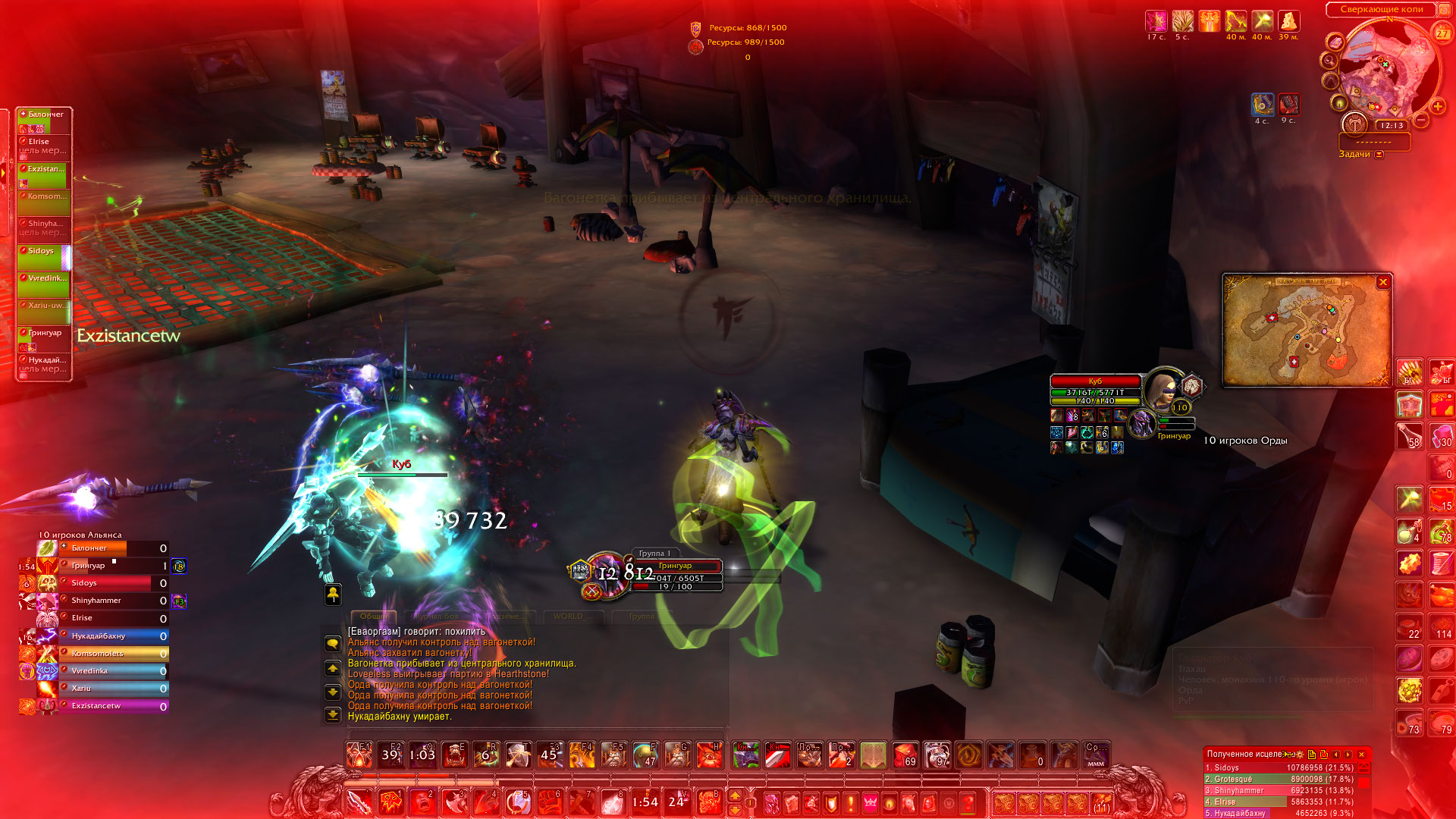Zoom in the minimap with plus button
This screenshot has height=819, width=1456.
(1438, 106)
